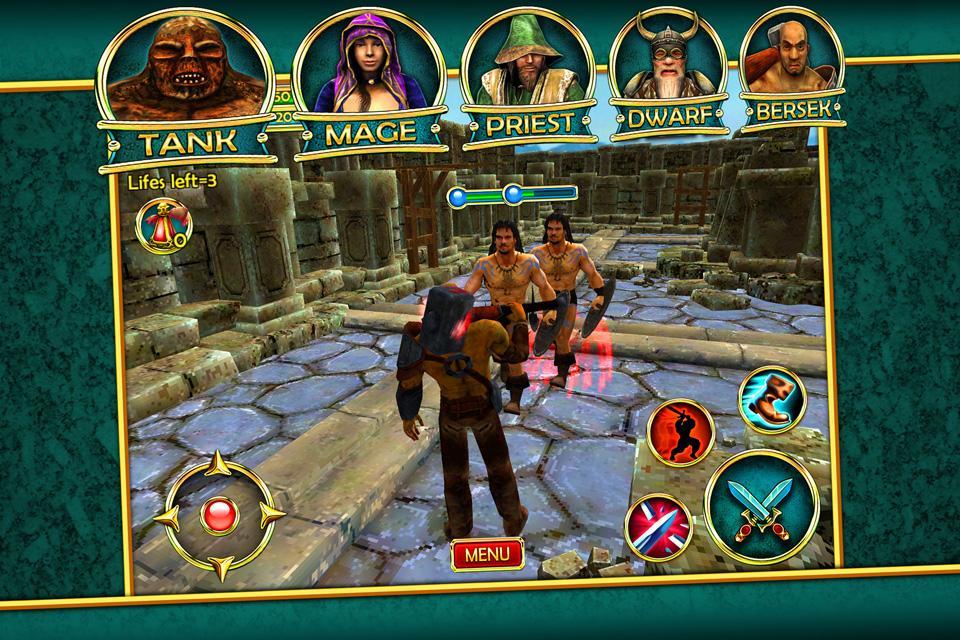Tap the crossed swords attack button

click(762, 505)
